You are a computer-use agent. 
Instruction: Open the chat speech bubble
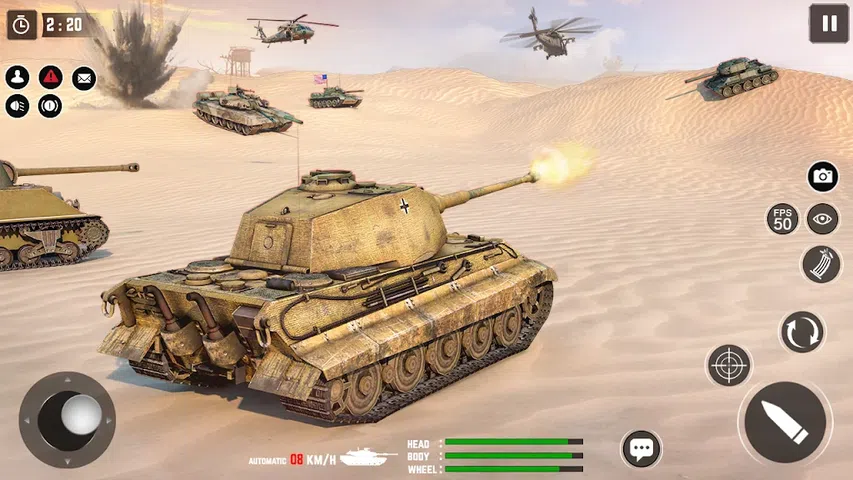(641, 448)
